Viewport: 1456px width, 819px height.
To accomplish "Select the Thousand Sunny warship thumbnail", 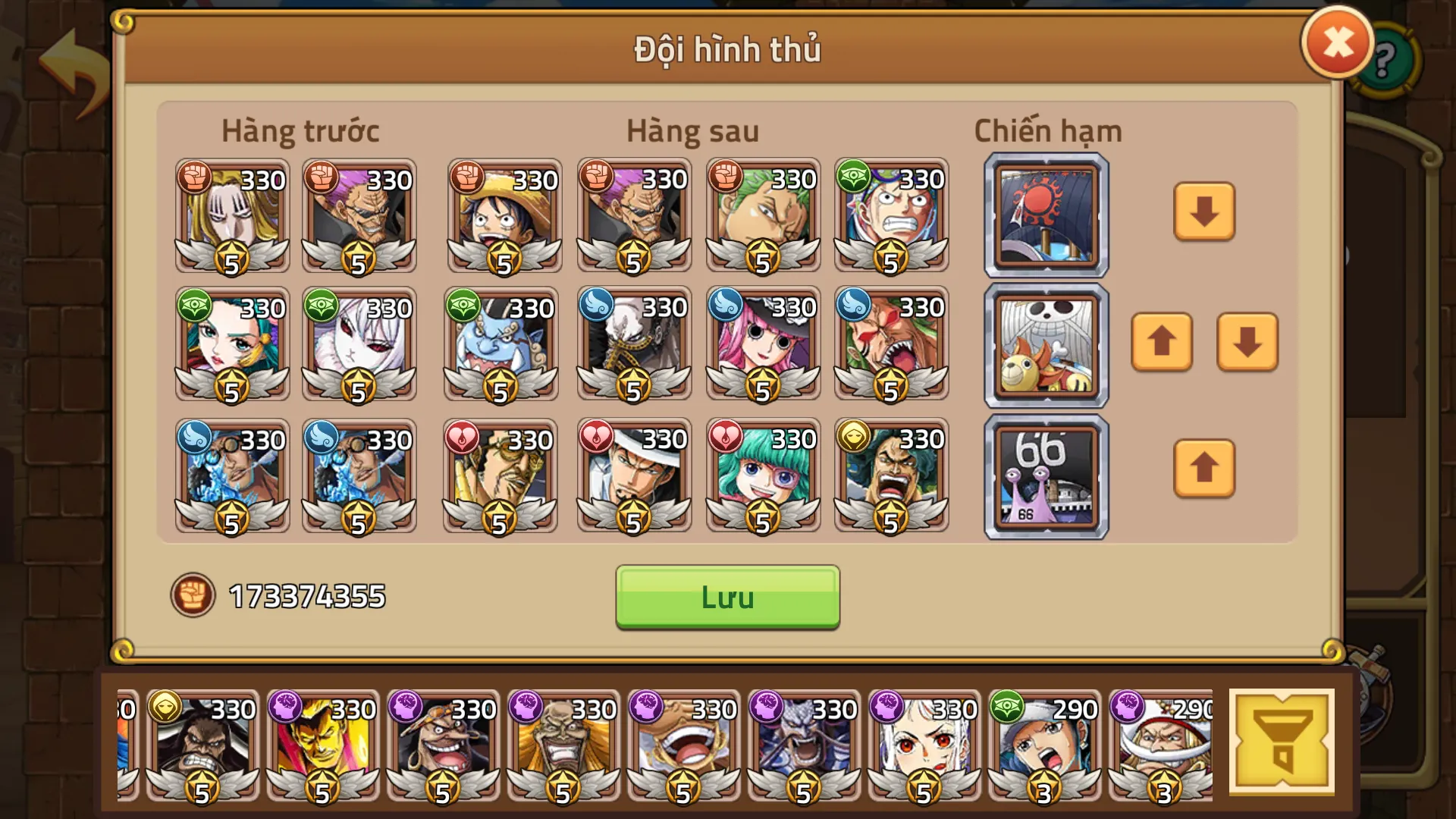I will (x=1045, y=344).
